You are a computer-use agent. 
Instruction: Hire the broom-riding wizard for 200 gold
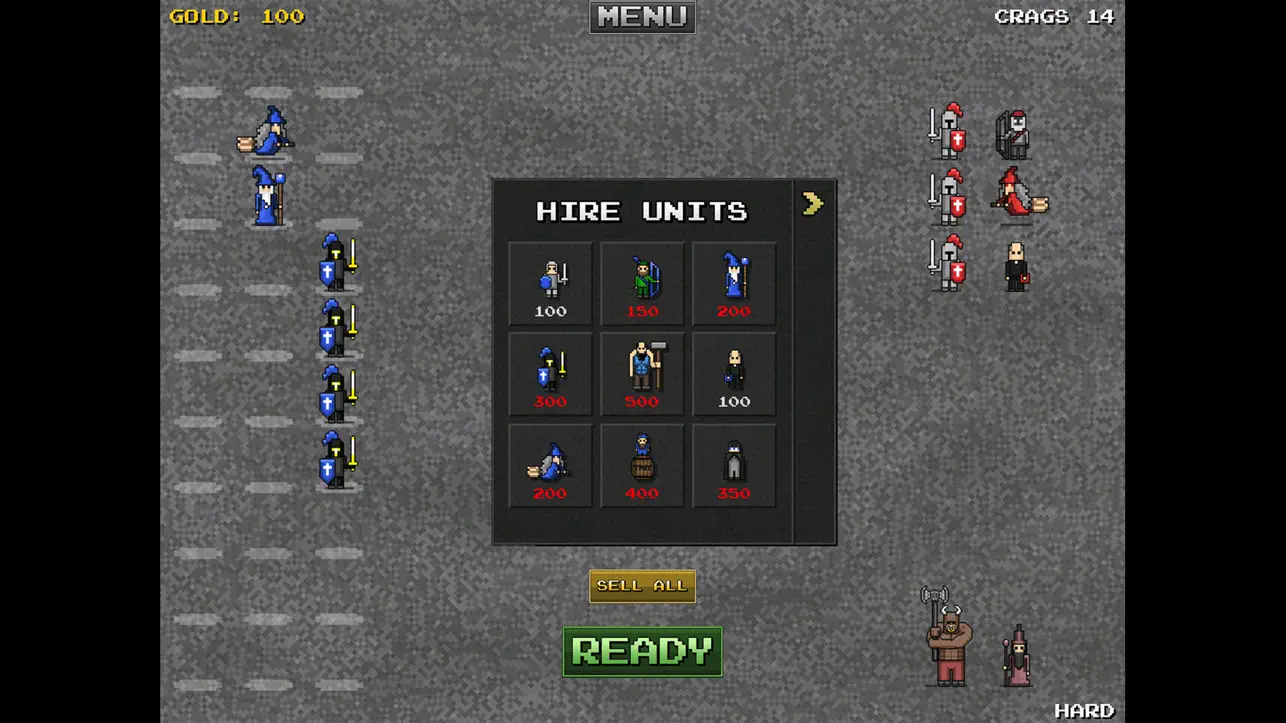point(549,465)
